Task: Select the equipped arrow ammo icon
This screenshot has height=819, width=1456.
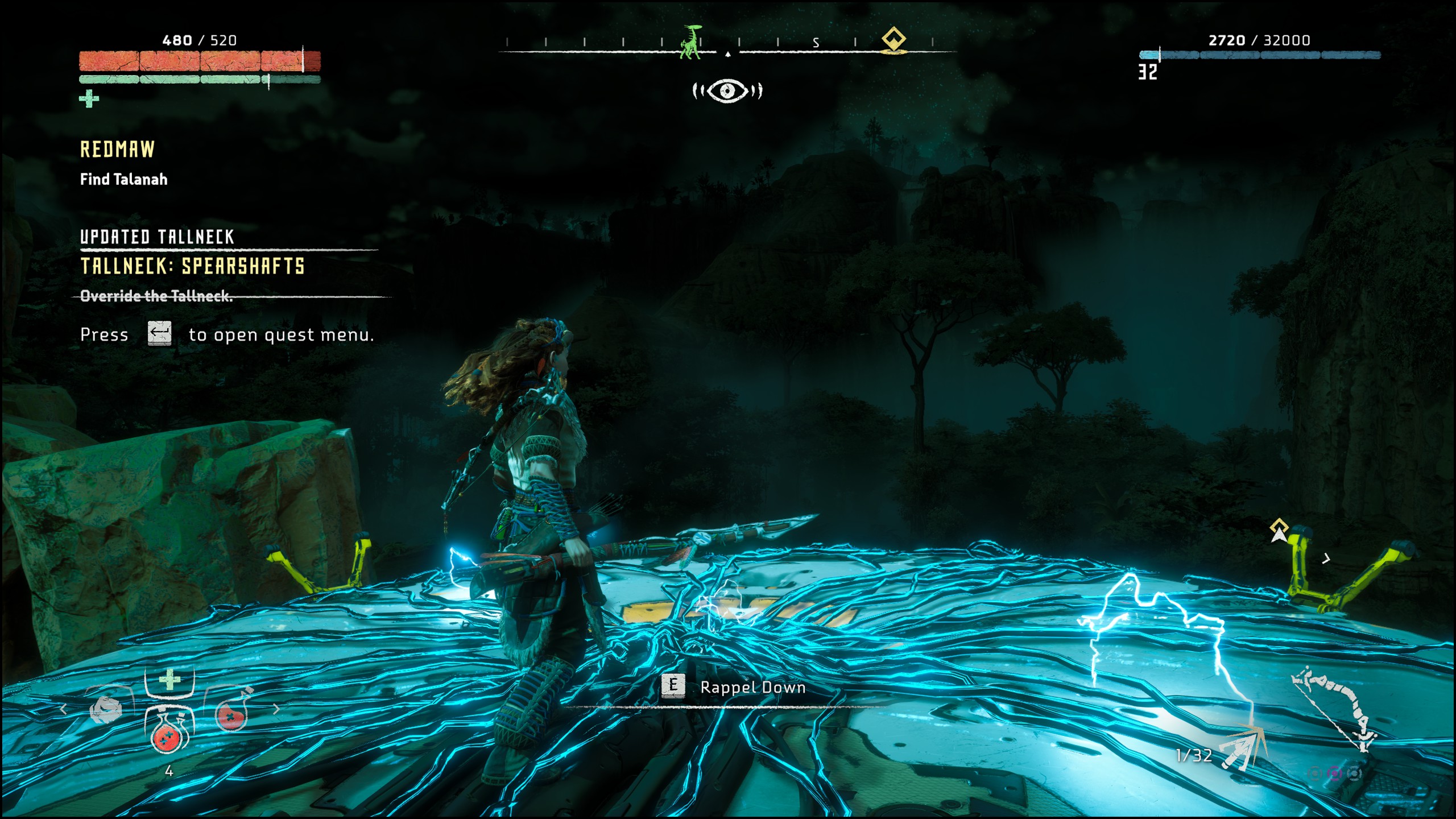Action: click(1244, 747)
